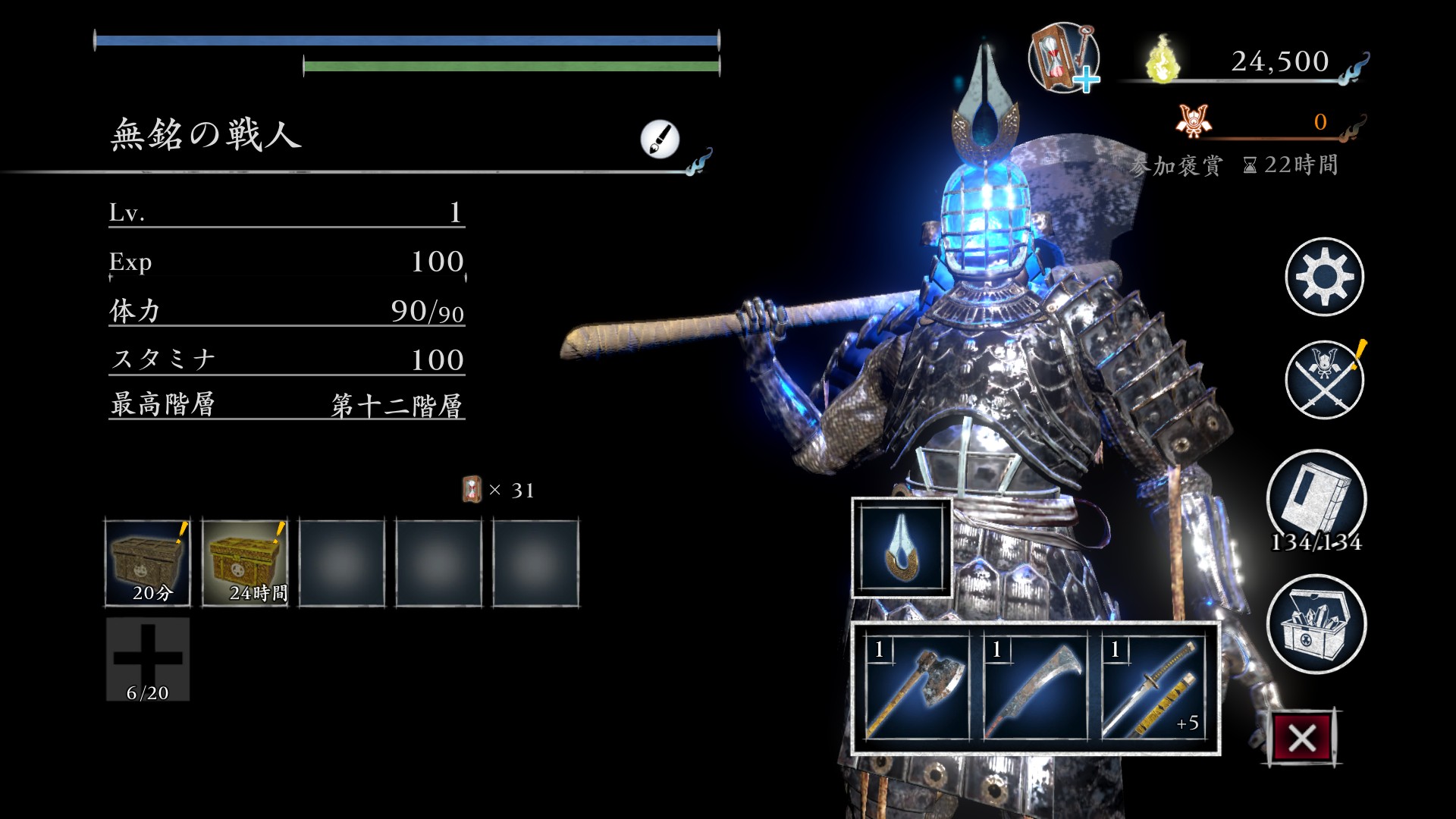This screenshot has width=1456, height=819.
Task: Add more hourglass keys with the plus icon
Action: (1064, 58)
